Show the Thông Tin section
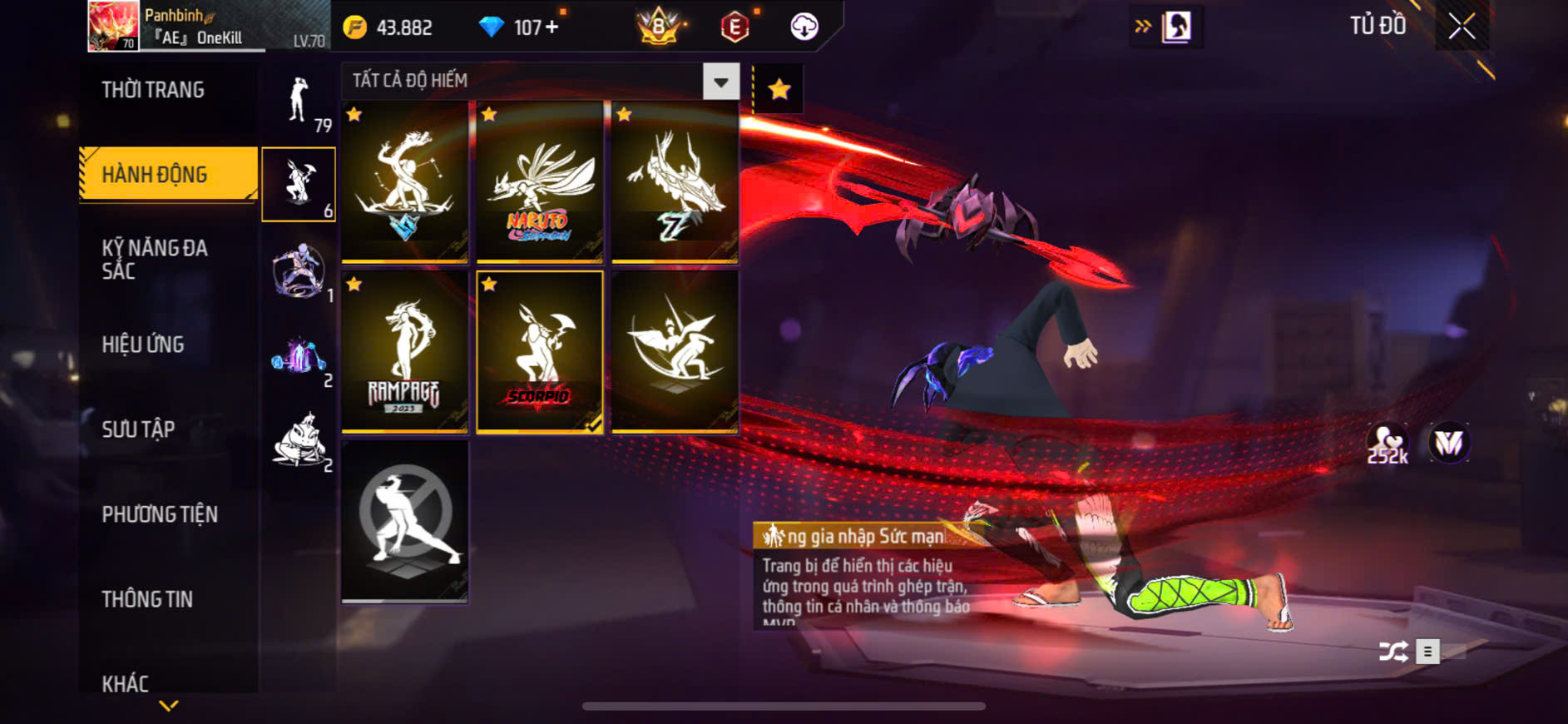The image size is (1568, 724). [x=147, y=599]
